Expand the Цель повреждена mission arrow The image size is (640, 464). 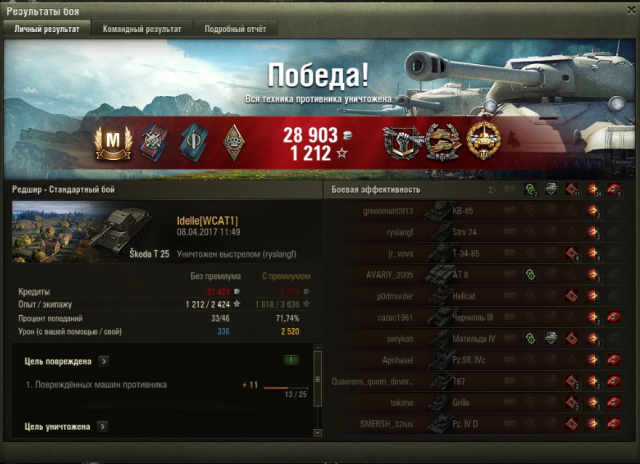pos(104,360)
